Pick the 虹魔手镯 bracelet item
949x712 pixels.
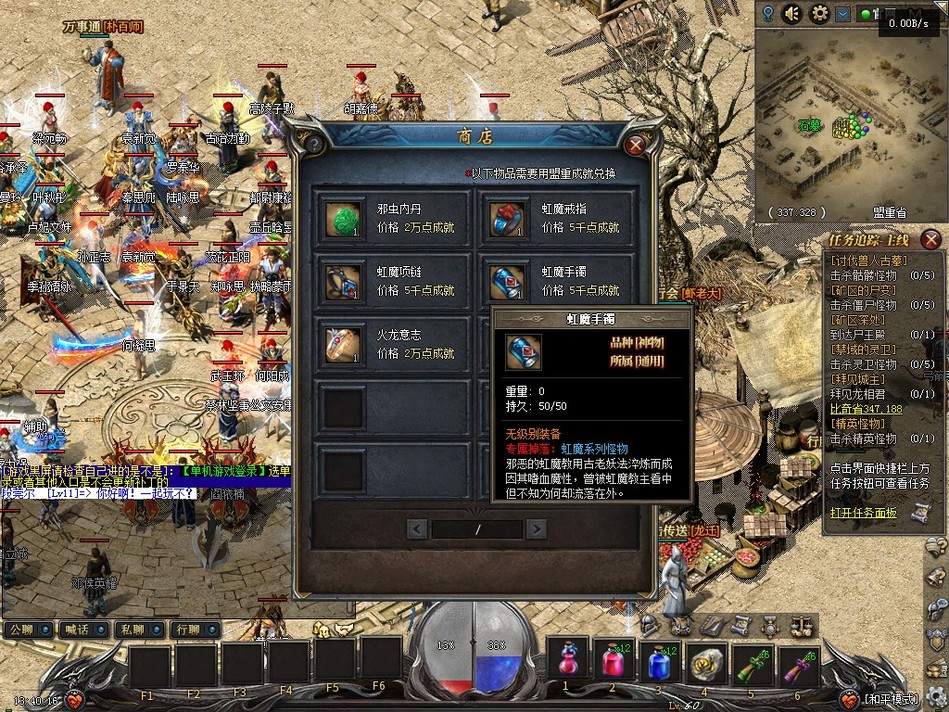click(x=509, y=282)
